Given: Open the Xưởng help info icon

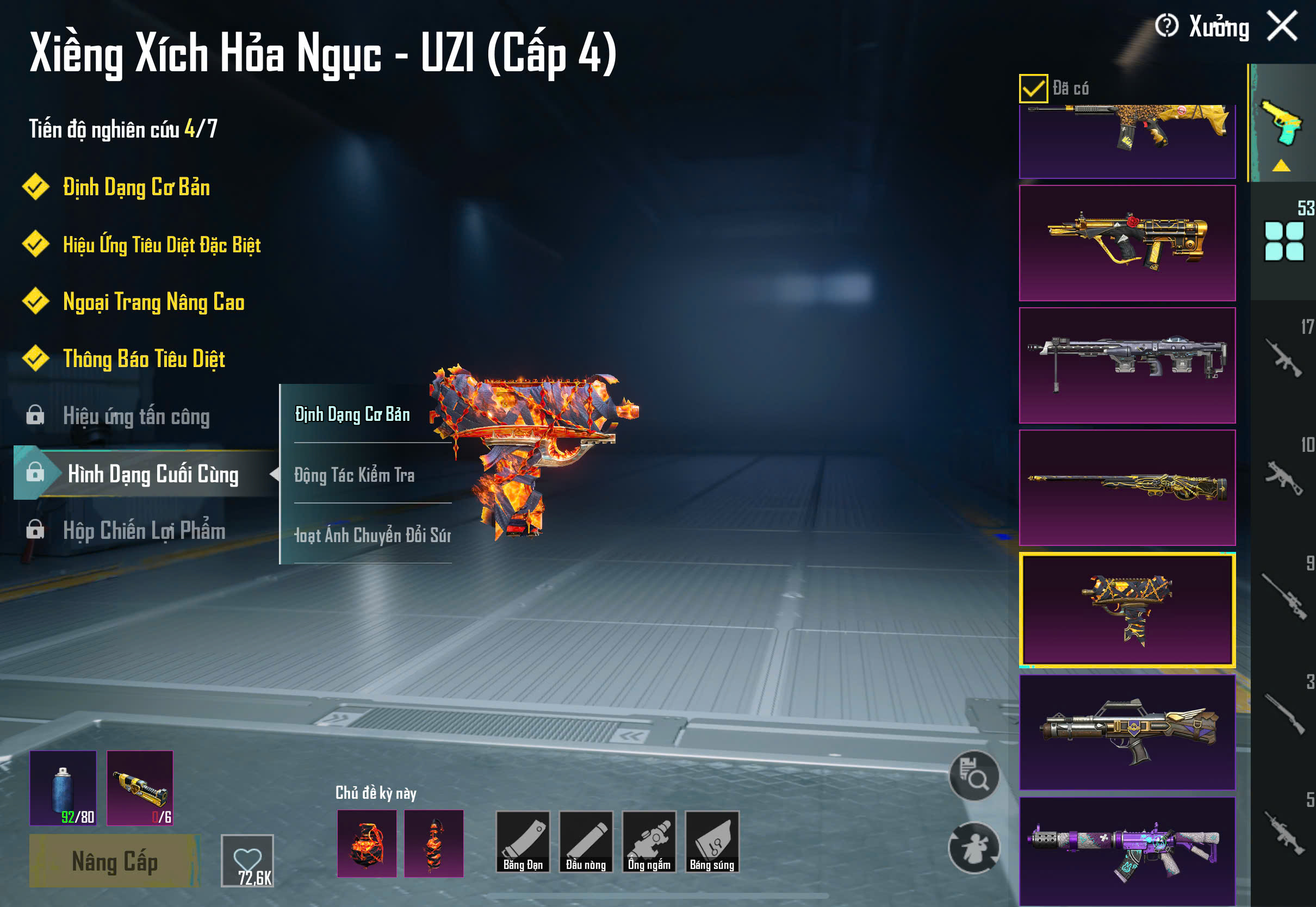Looking at the screenshot, I should point(1166,26).
